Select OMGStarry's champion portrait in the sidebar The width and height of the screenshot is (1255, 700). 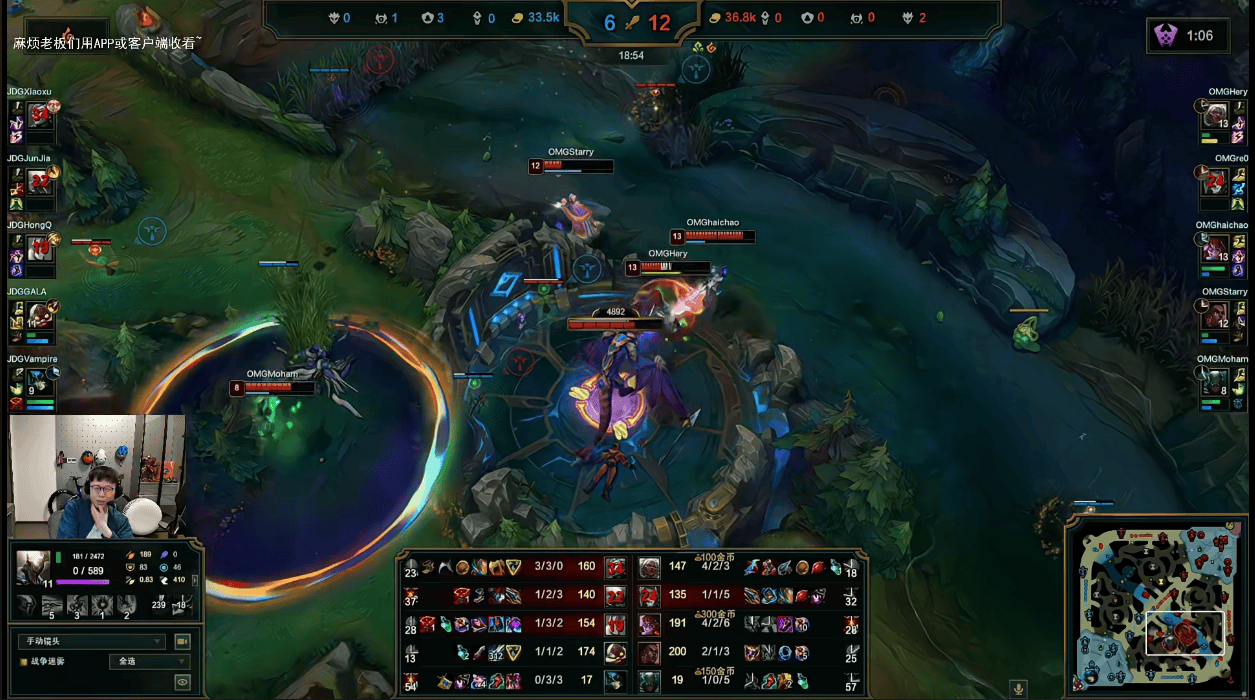(1214, 314)
